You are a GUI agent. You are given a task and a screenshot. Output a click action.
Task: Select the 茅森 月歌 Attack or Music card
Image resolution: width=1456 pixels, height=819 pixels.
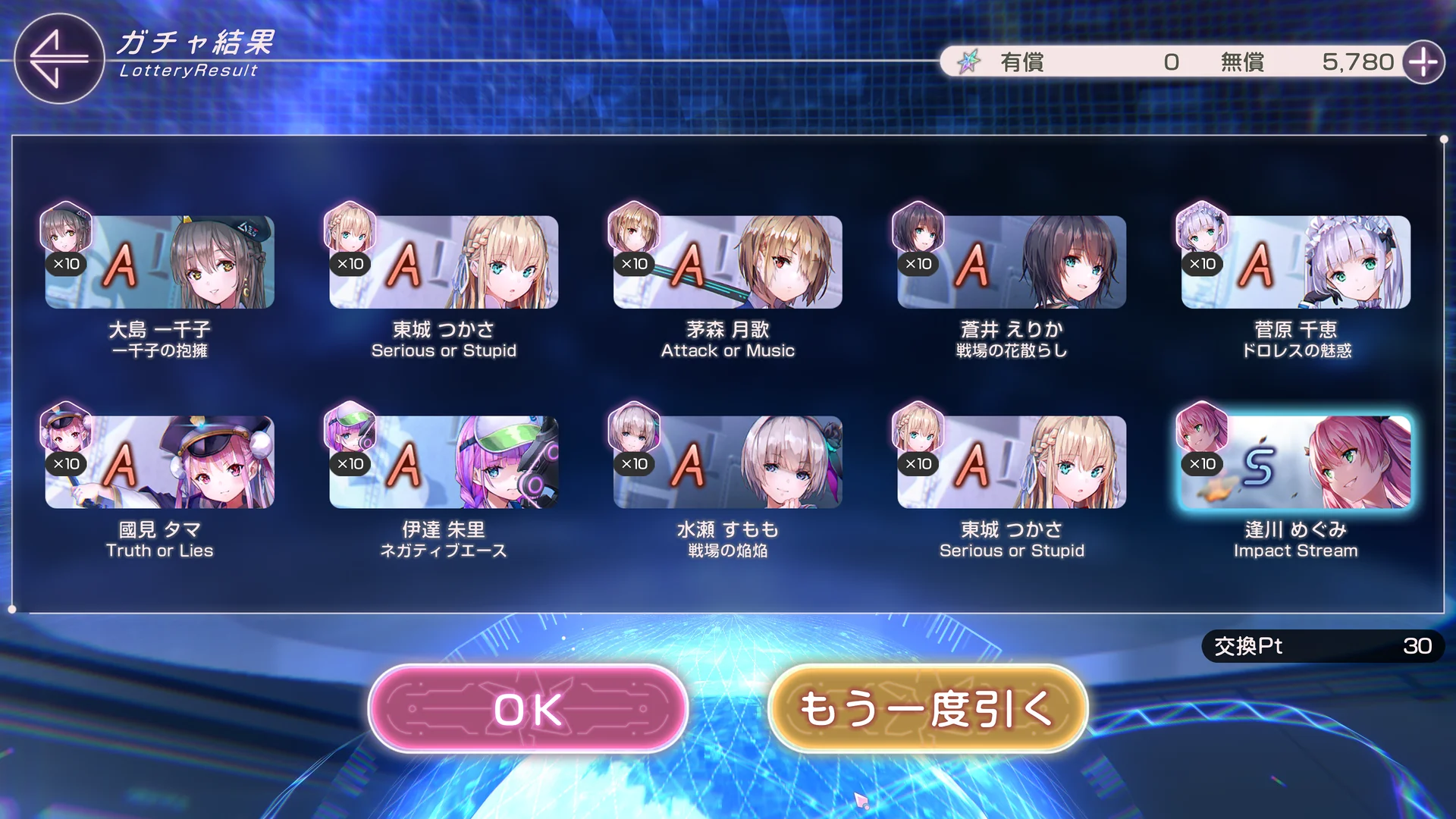pyautogui.click(x=727, y=262)
